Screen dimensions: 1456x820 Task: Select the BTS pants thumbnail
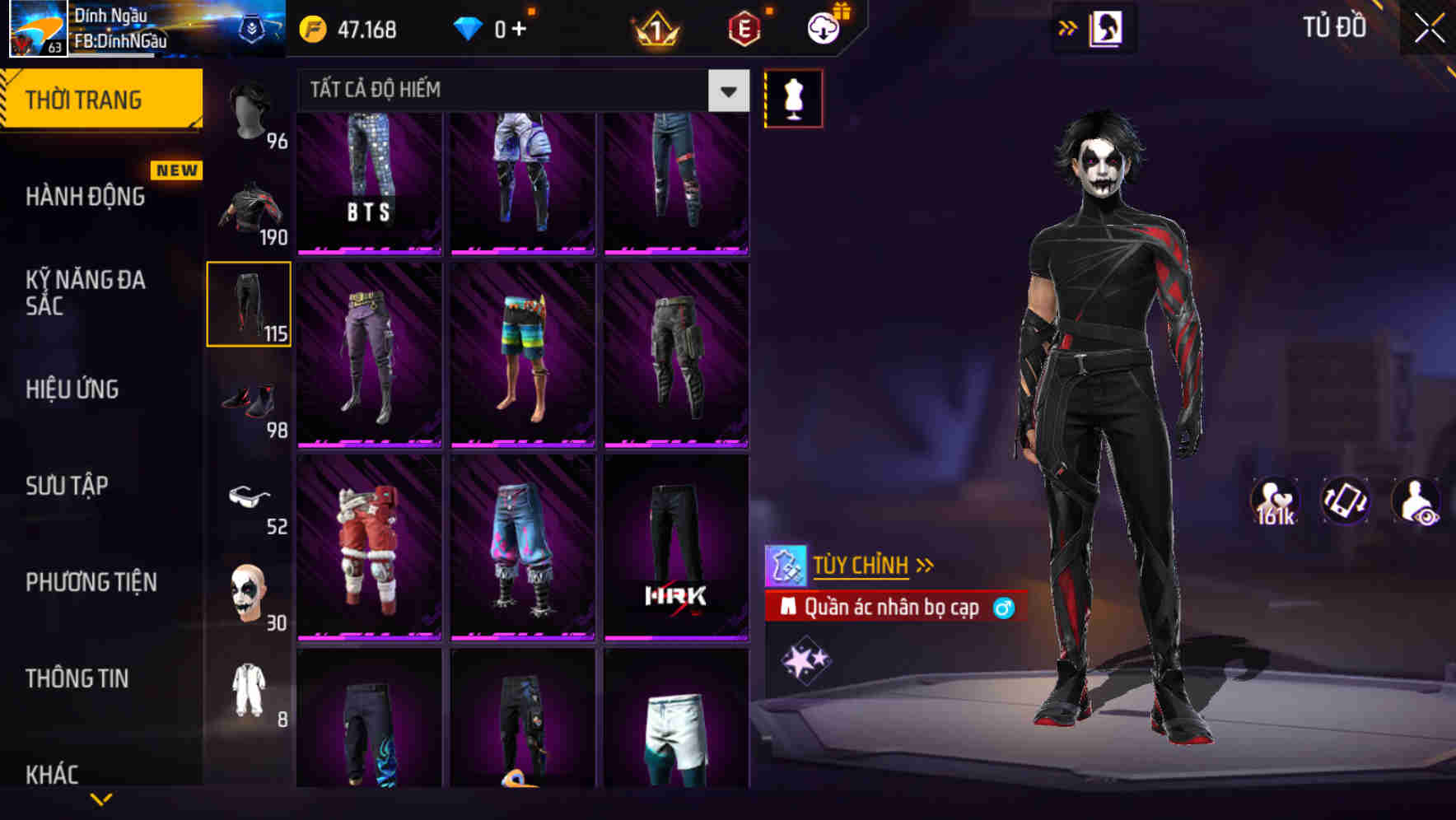(x=368, y=183)
